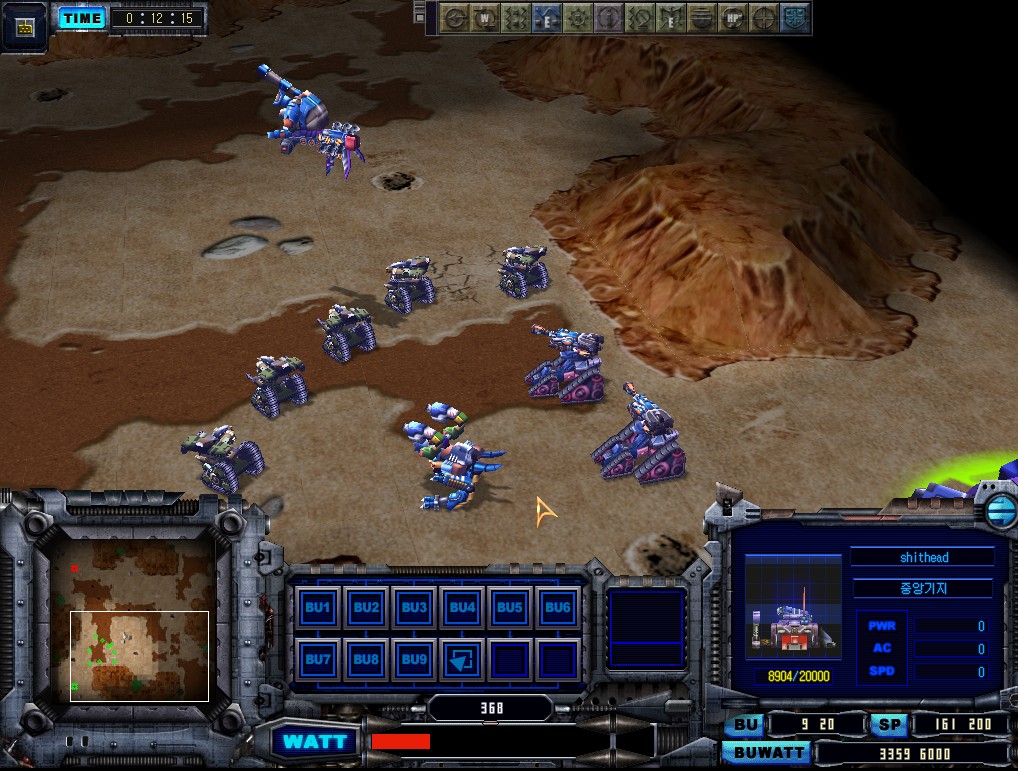The width and height of the screenshot is (1018, 771).
Task: Select build slot BU5
Action: tap(510, 607)
